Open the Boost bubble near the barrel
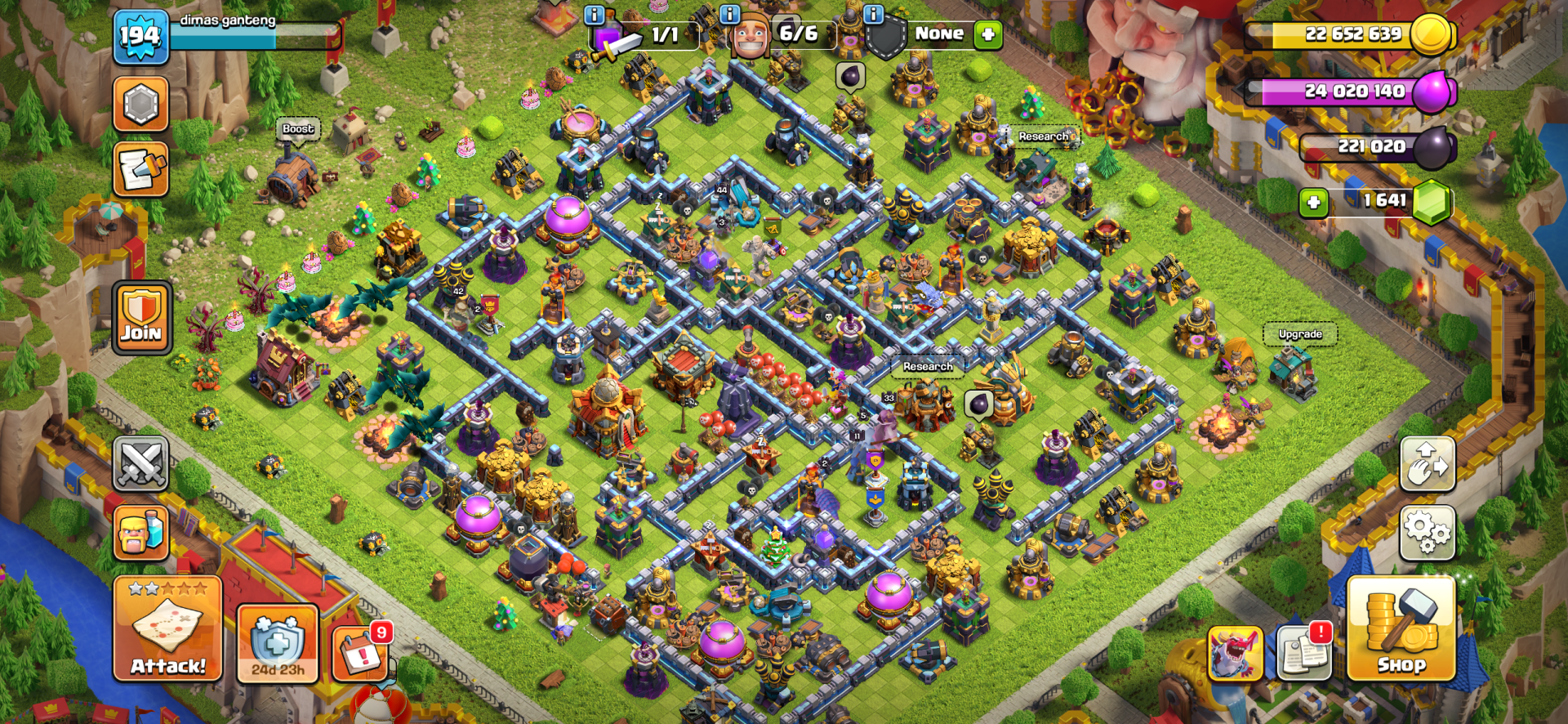Screen dimensions: 1568x724 [x=298, y=128]
